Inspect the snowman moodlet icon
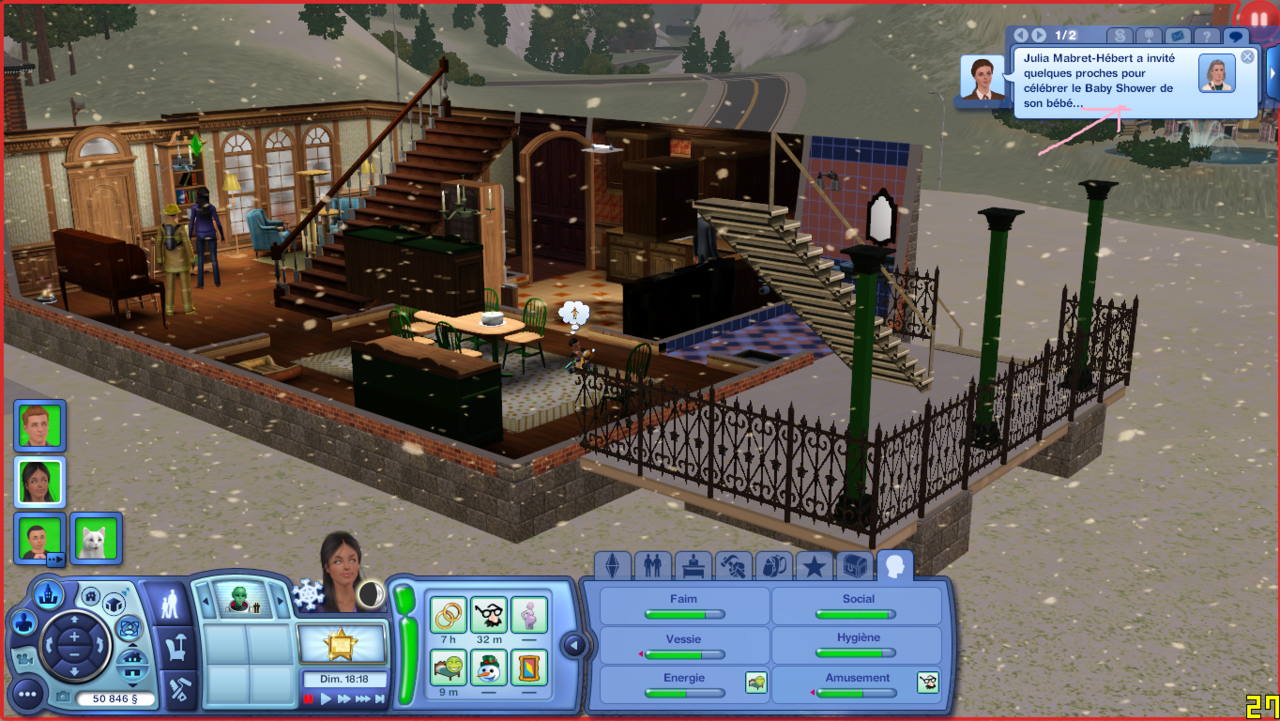This screenshot has width=1280, height=721. tap(488, 667)
